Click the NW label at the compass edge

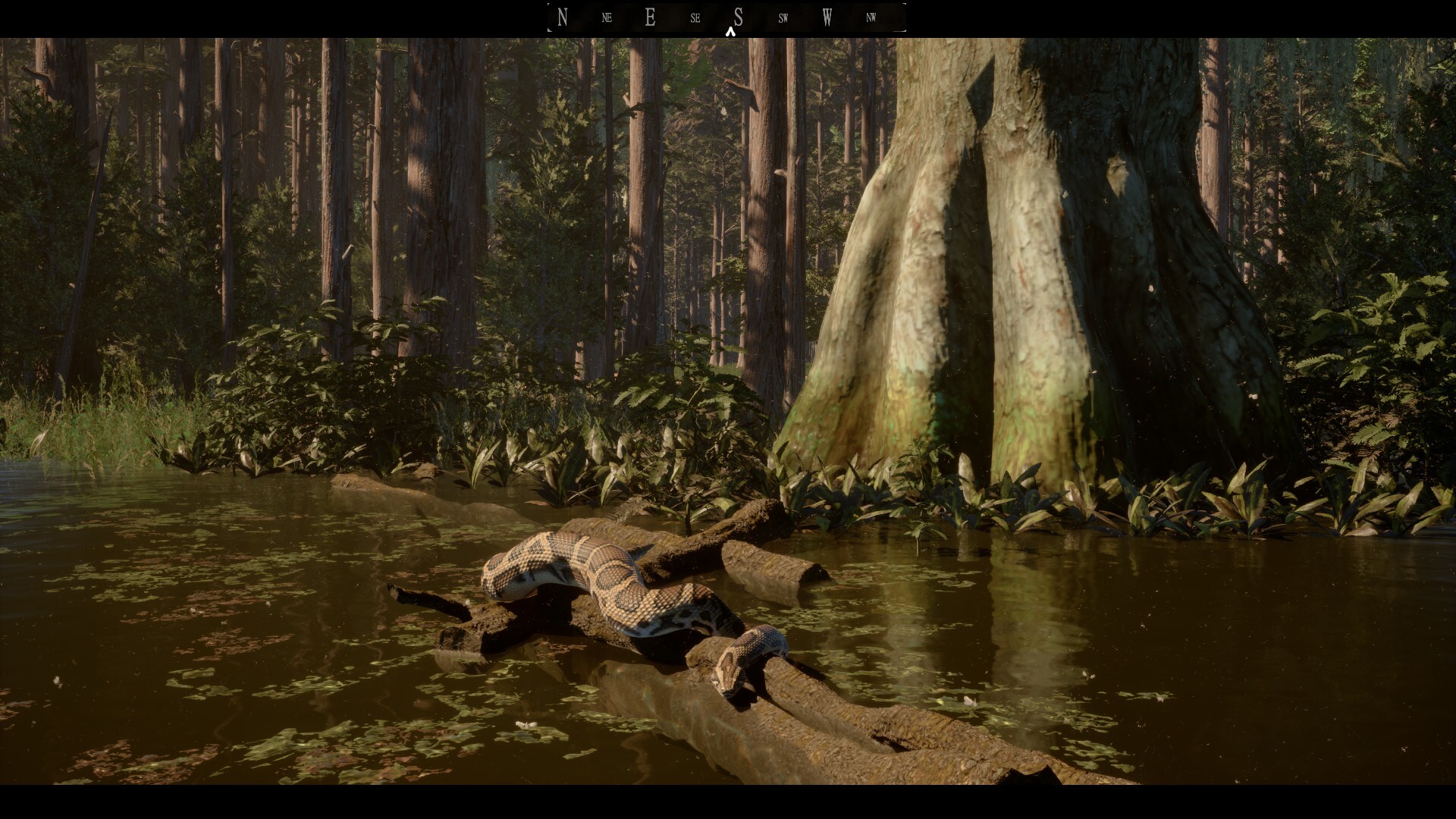tap(871, 17)
